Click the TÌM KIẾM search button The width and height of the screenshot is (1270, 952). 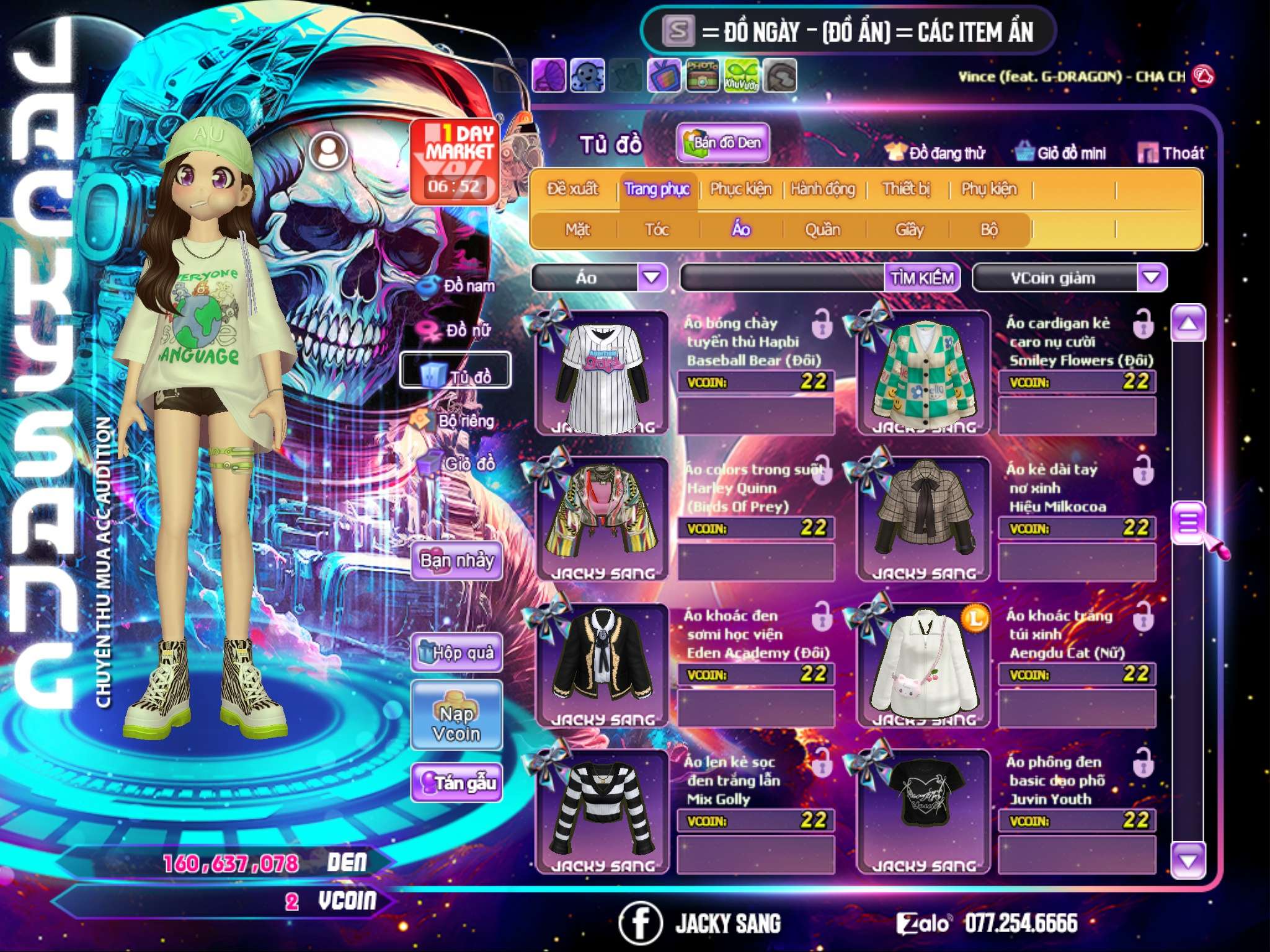[x=921, y=278]
